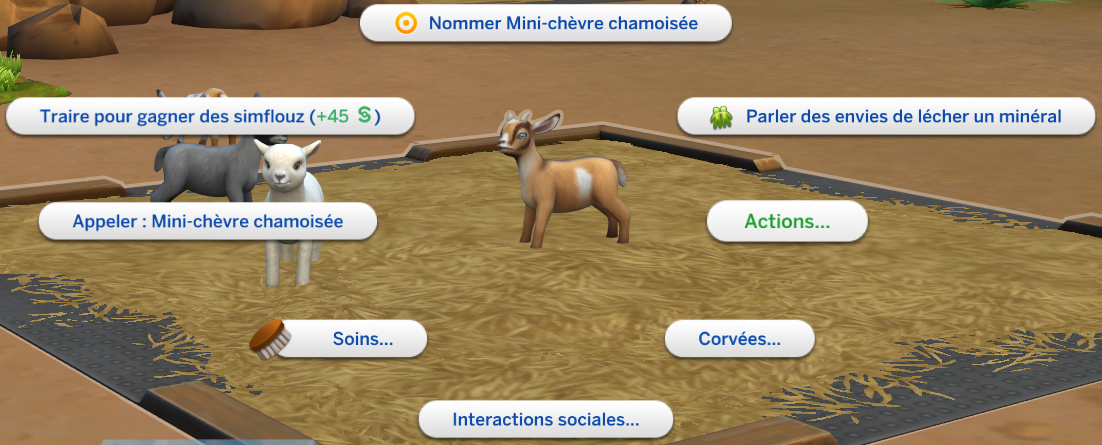
Task: Select Traire pour gagner des simflouz
Action: [211, 116]
